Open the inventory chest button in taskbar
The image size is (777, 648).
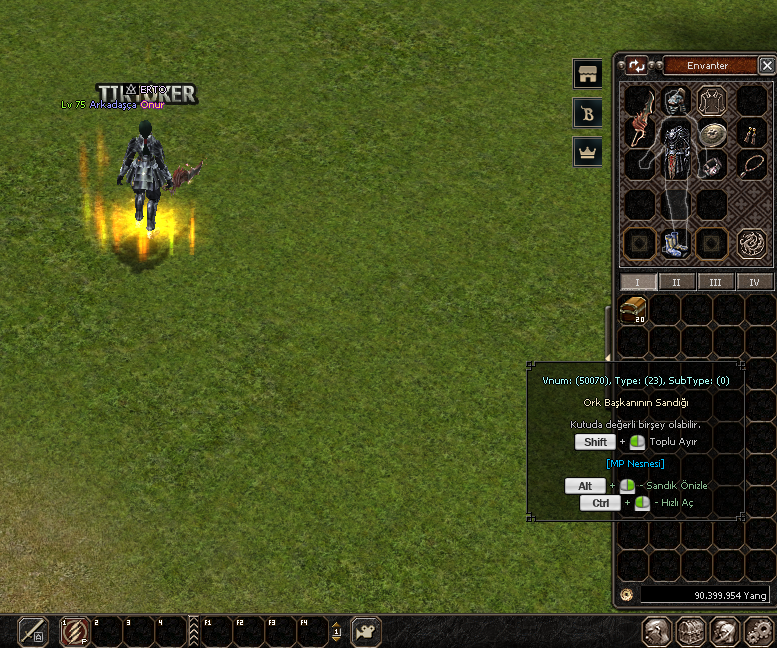(x=691, y=632)
